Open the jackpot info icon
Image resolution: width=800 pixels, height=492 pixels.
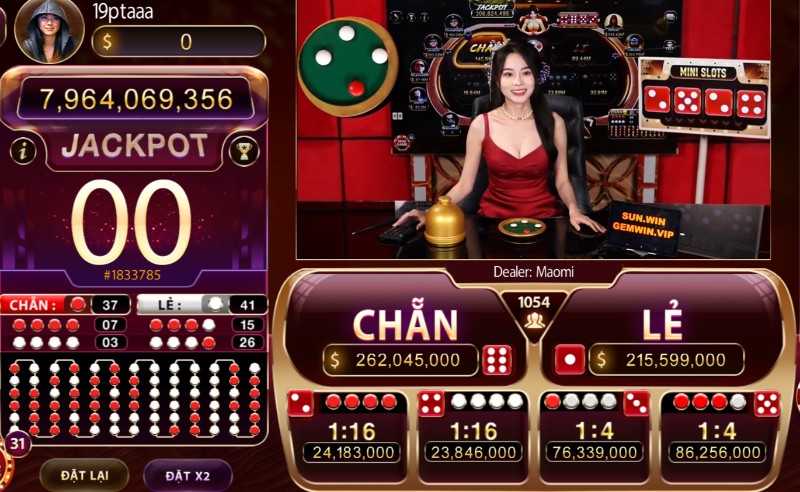coord(24,151)
